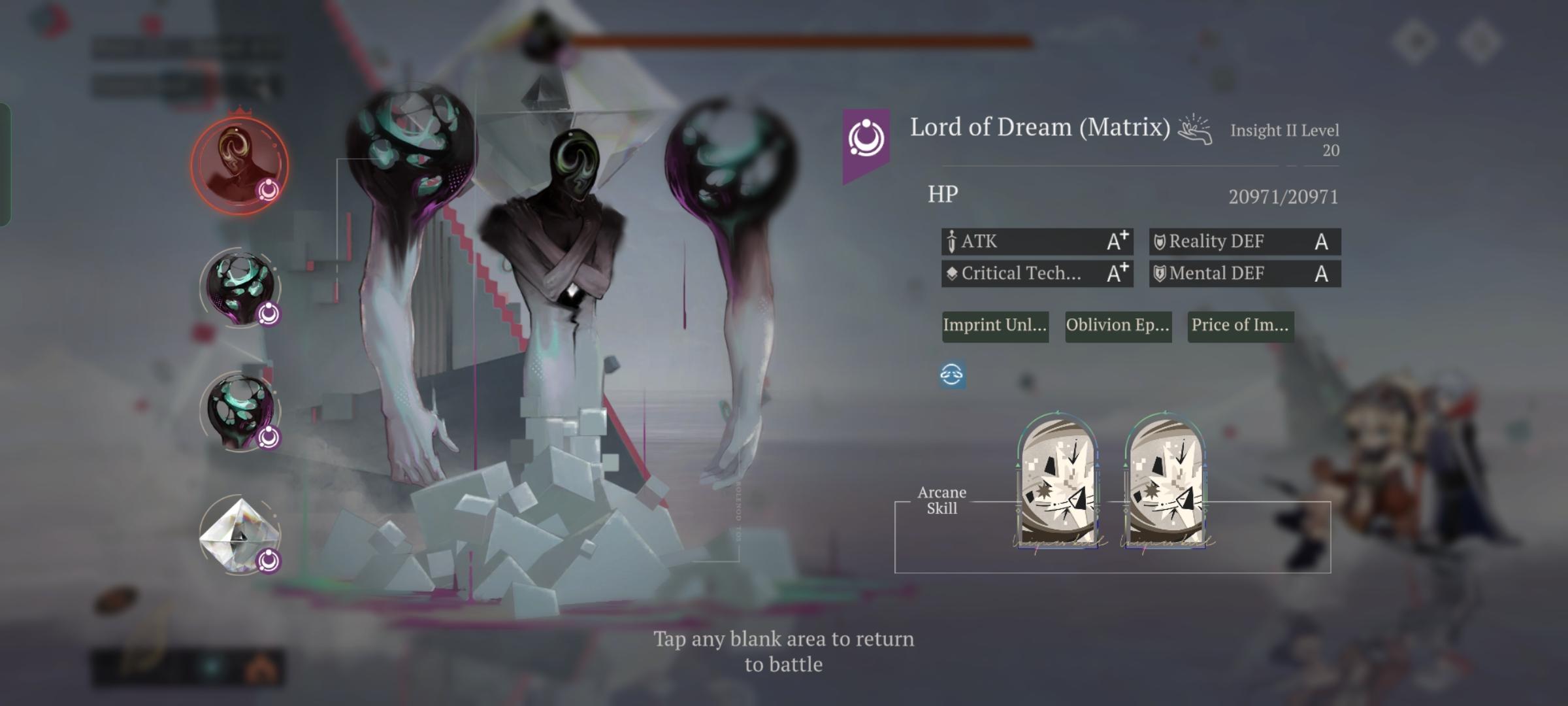Open the "Imprint Unl..." trait tag

(995, 326)
